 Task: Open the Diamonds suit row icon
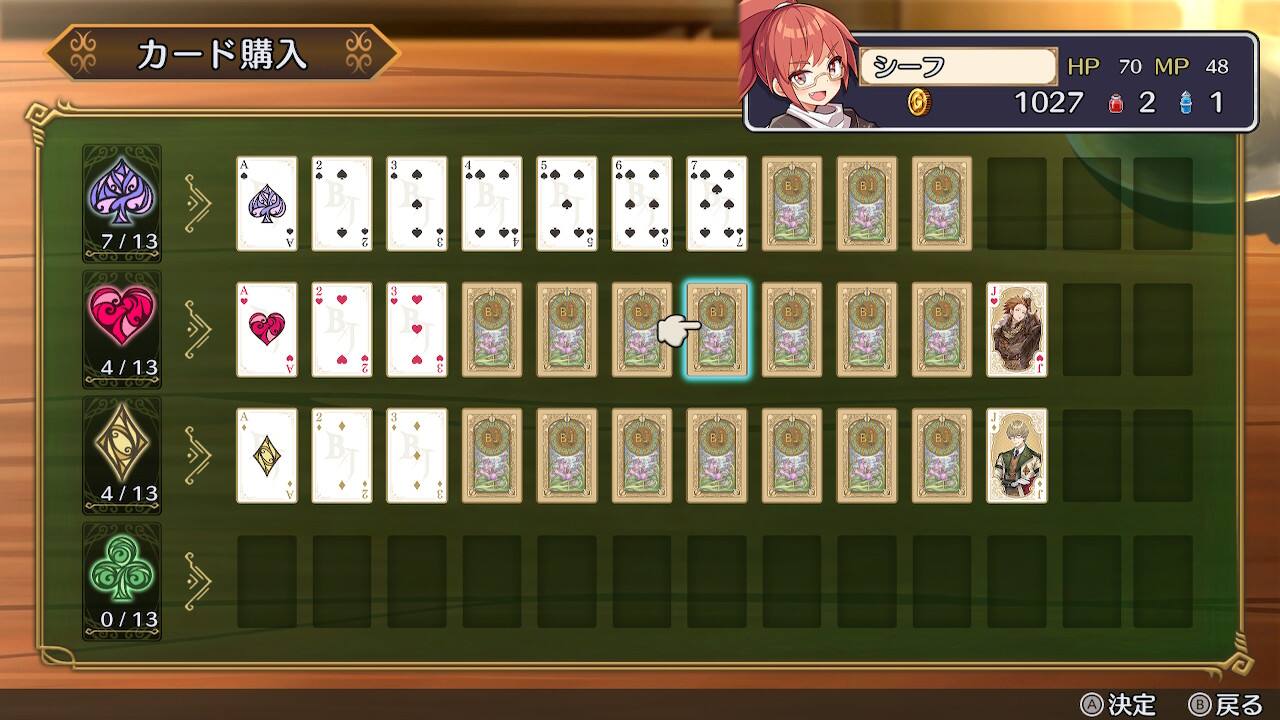[x=121, y=450]
